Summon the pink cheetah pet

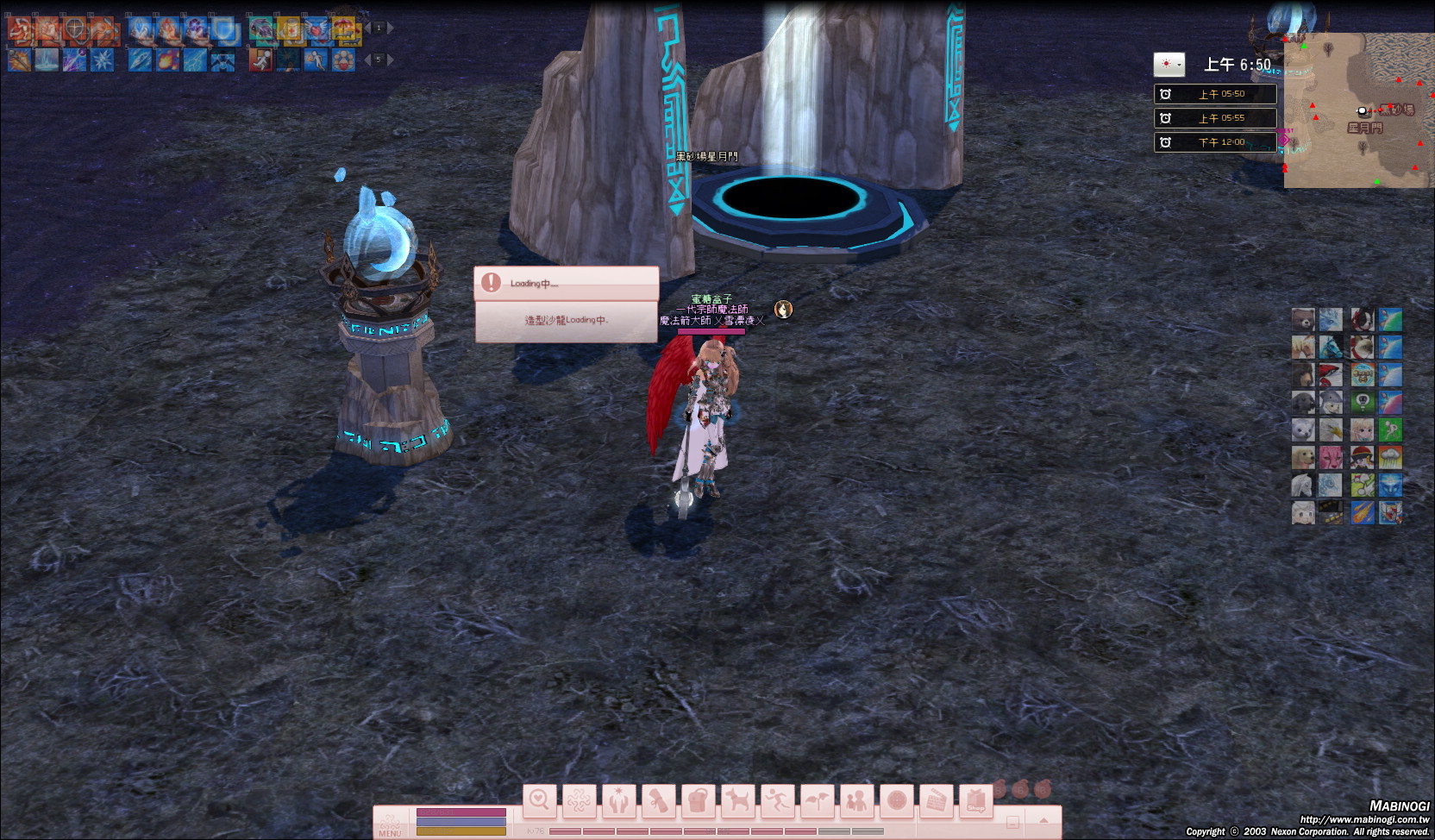click(1331, 457)
